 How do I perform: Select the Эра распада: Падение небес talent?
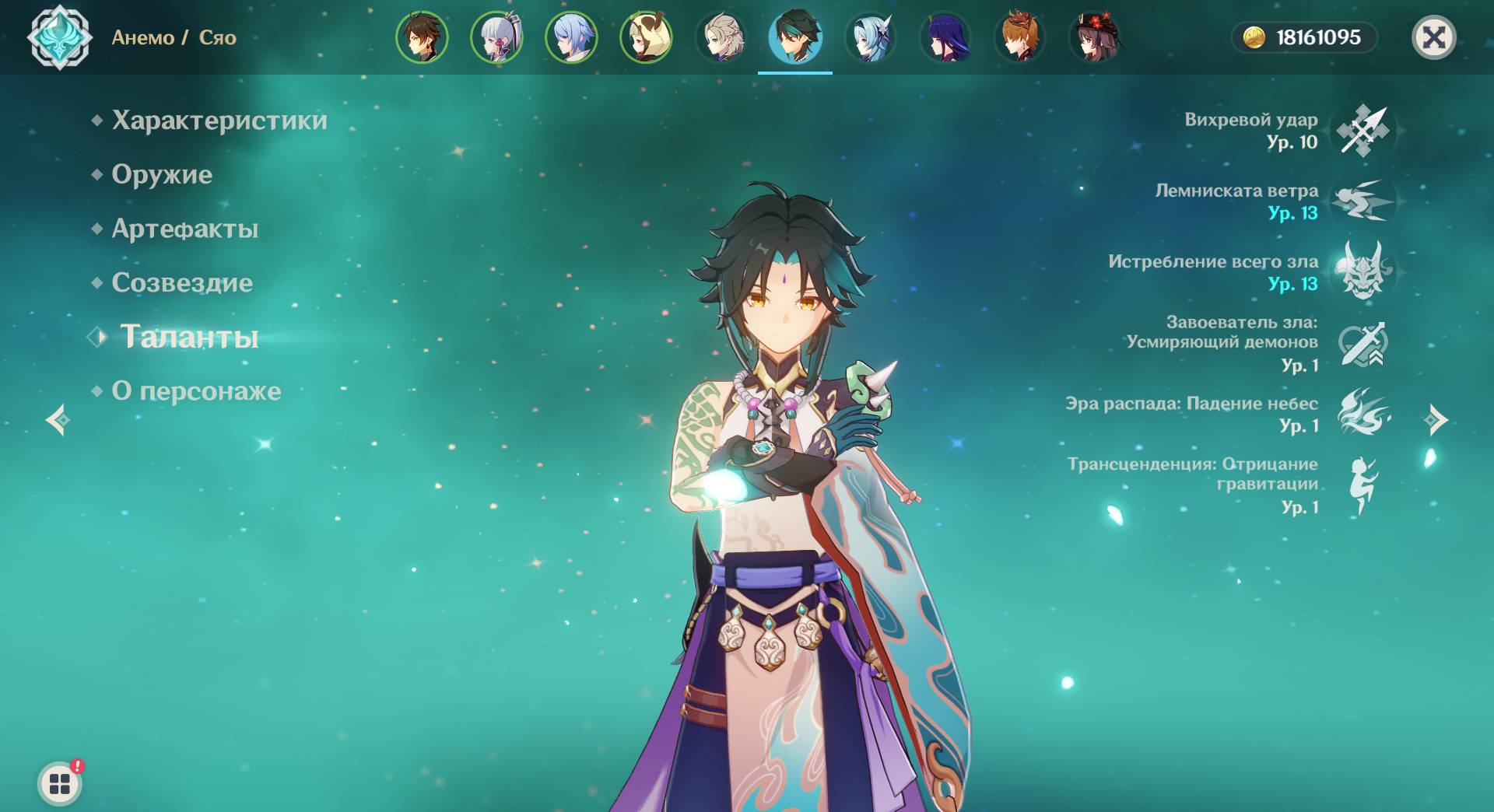point(1362,413)
